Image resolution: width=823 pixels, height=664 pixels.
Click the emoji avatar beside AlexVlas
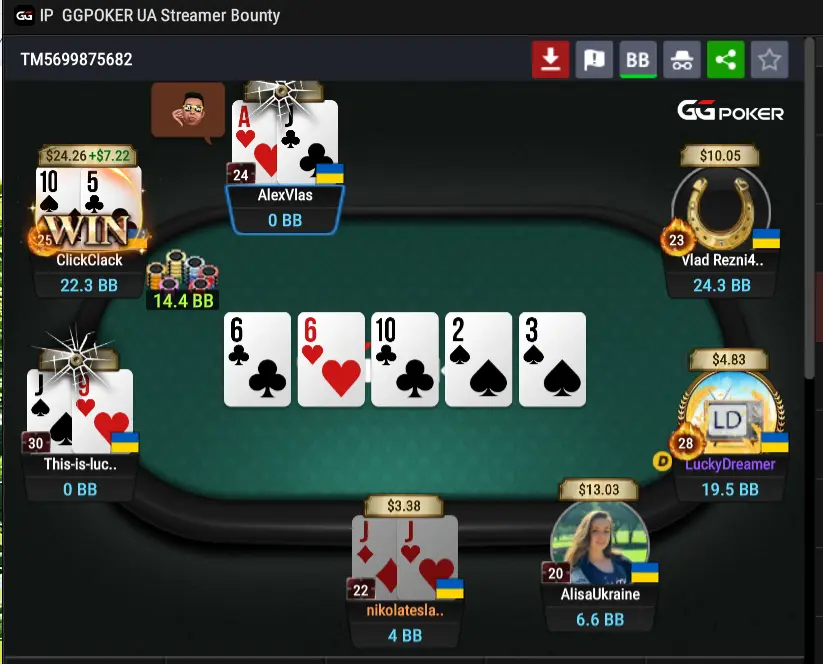tap(188, 109)
